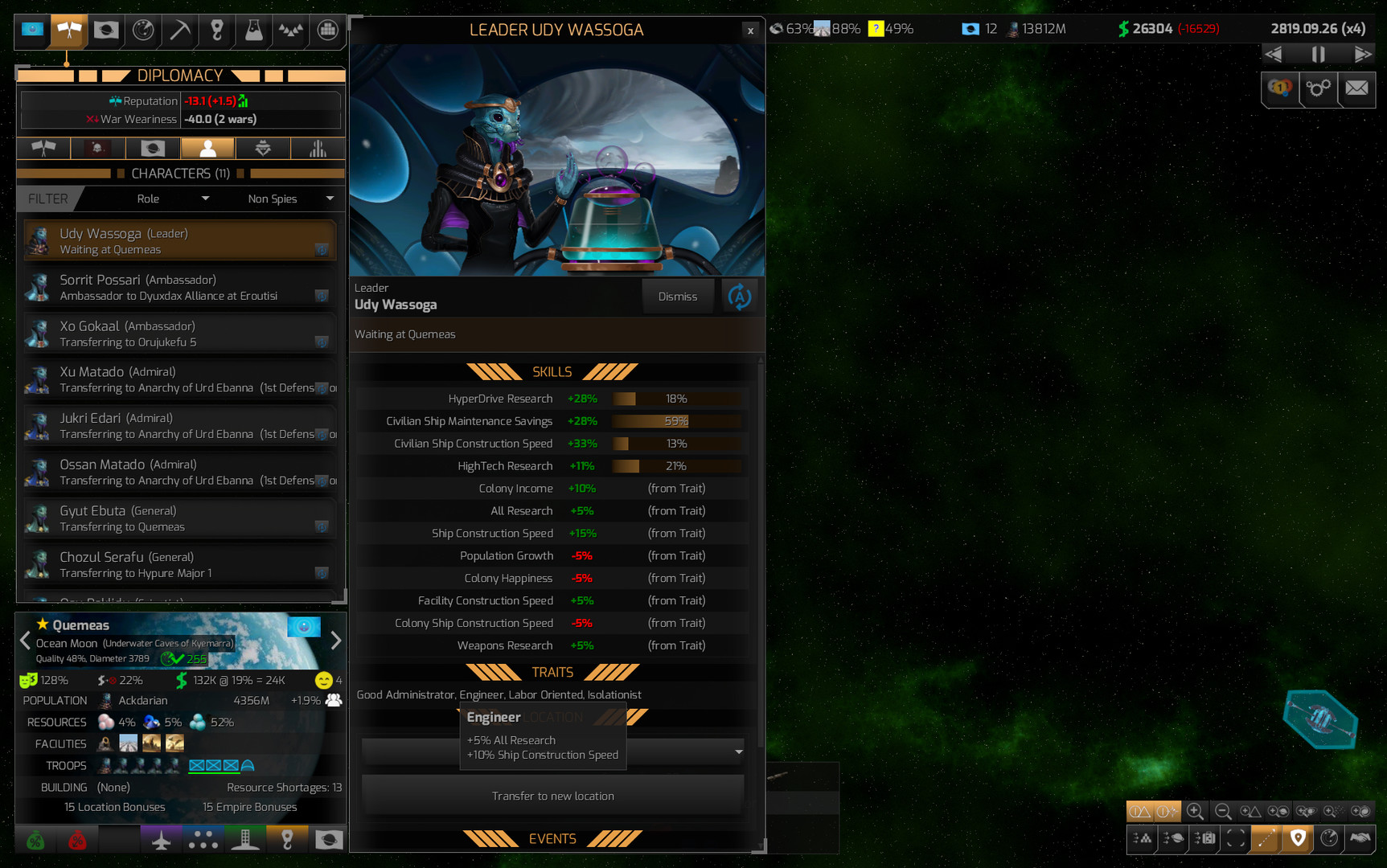Click the HyperDrive Research progress bar
This screenshot has width=1387, height=868.
(675, 398)
